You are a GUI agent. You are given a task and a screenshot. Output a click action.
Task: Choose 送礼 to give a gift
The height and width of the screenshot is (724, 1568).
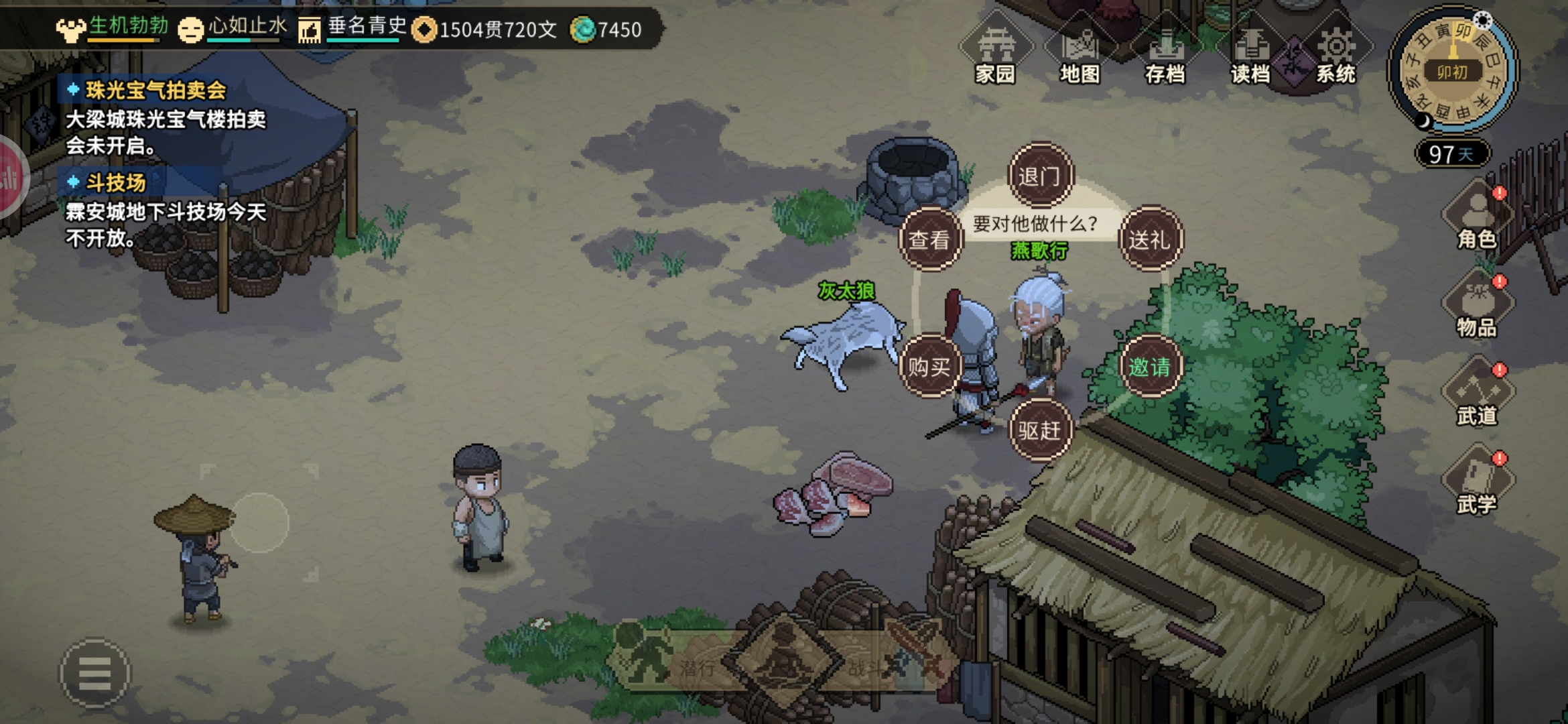click(1150, 239)
